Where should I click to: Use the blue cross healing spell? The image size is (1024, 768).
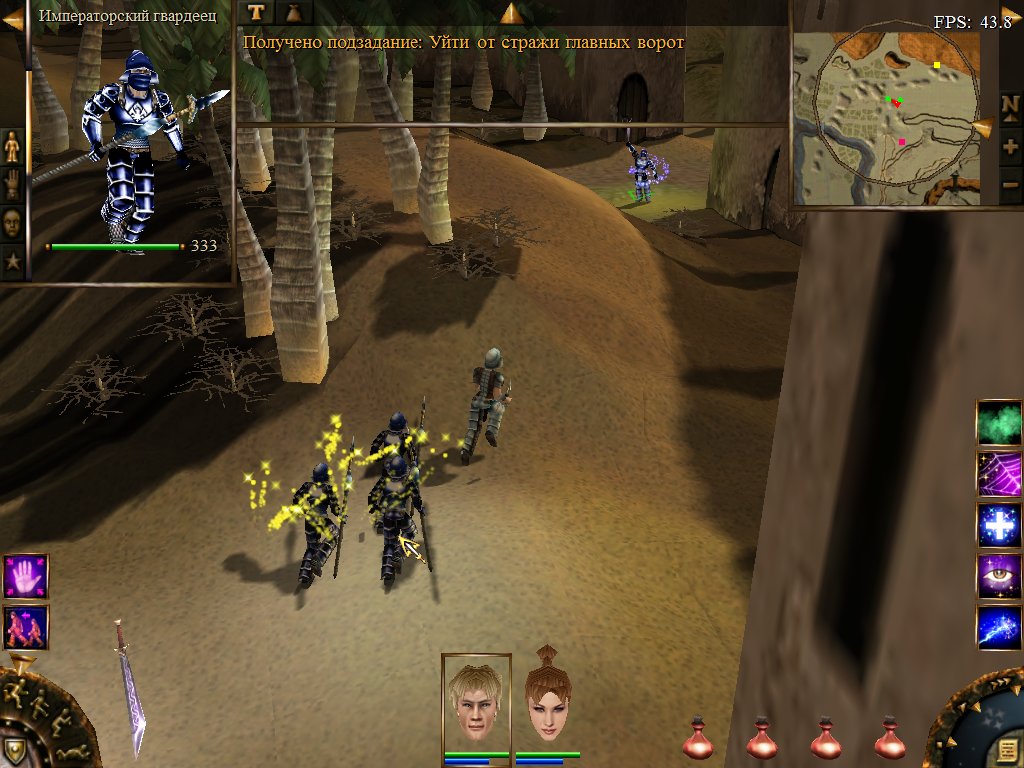[998, 525]
